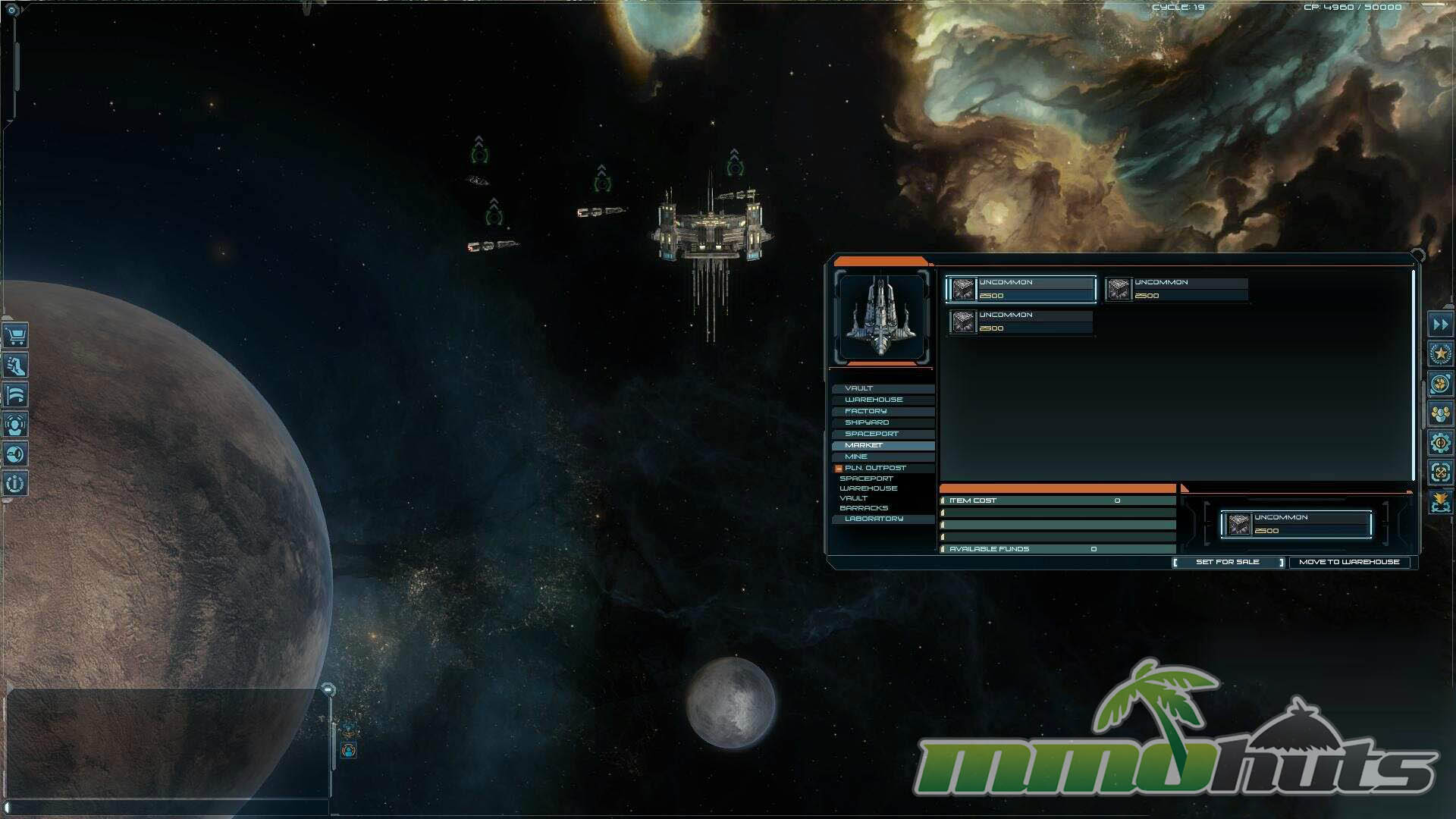Click the crossed-arrows icon
Viewport: 1456px width, 819px height.
click(x=1440, y=472)
